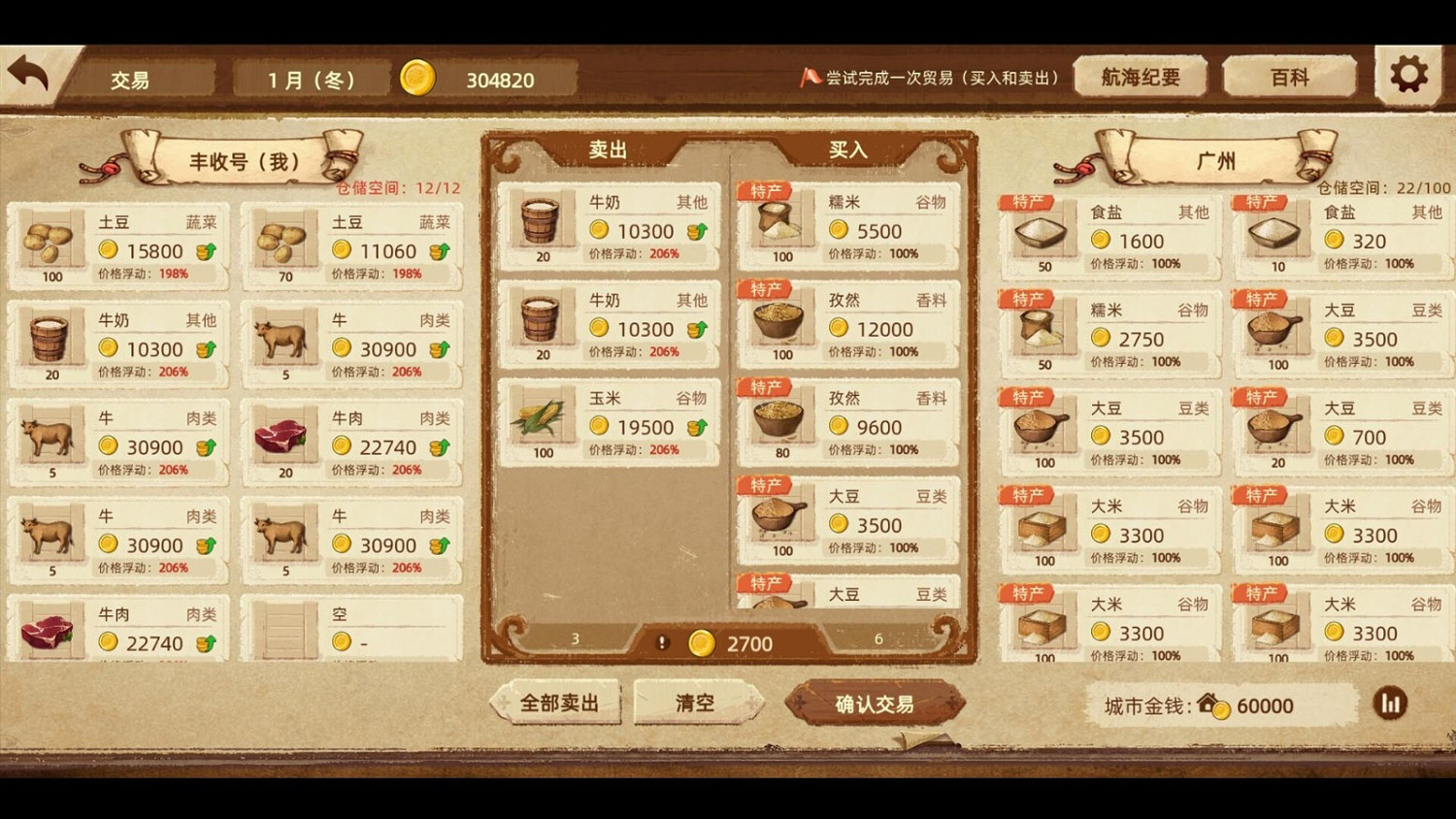Toggle the sell arrow on the 玉米 19500 entry
The image size is (1456, 819).
pyautogui.click(x=697, y=427)
